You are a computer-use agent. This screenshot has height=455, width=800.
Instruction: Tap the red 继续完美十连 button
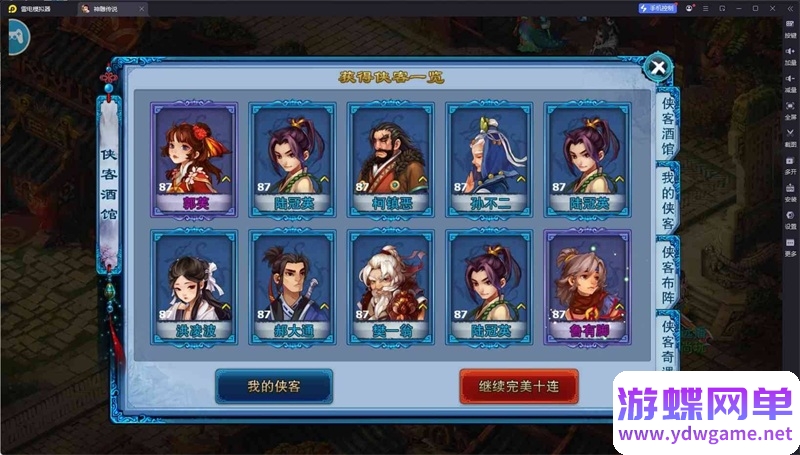tap(519, 386)
